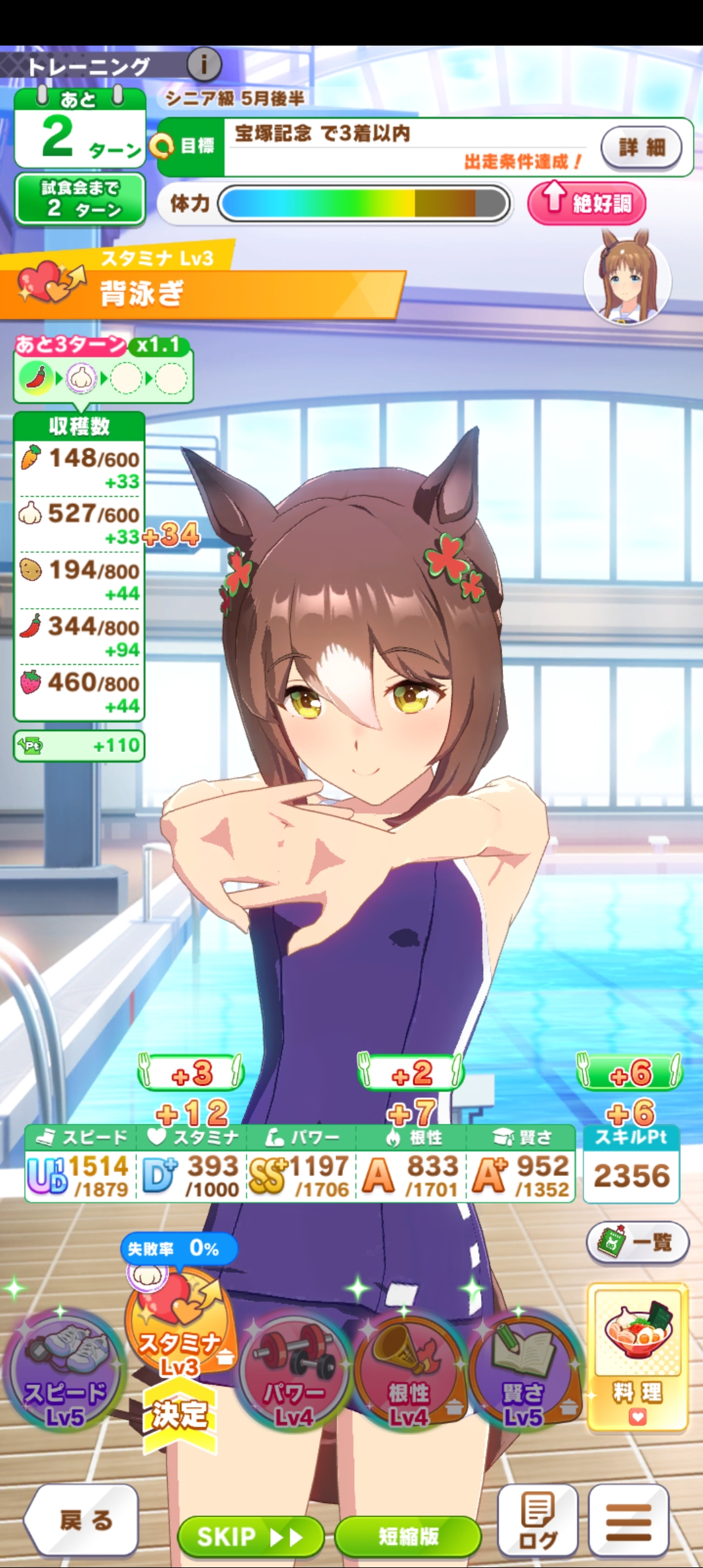Toggle the 短縮版 shortened mode button
703x1568 pixels.
[408, 1537]
